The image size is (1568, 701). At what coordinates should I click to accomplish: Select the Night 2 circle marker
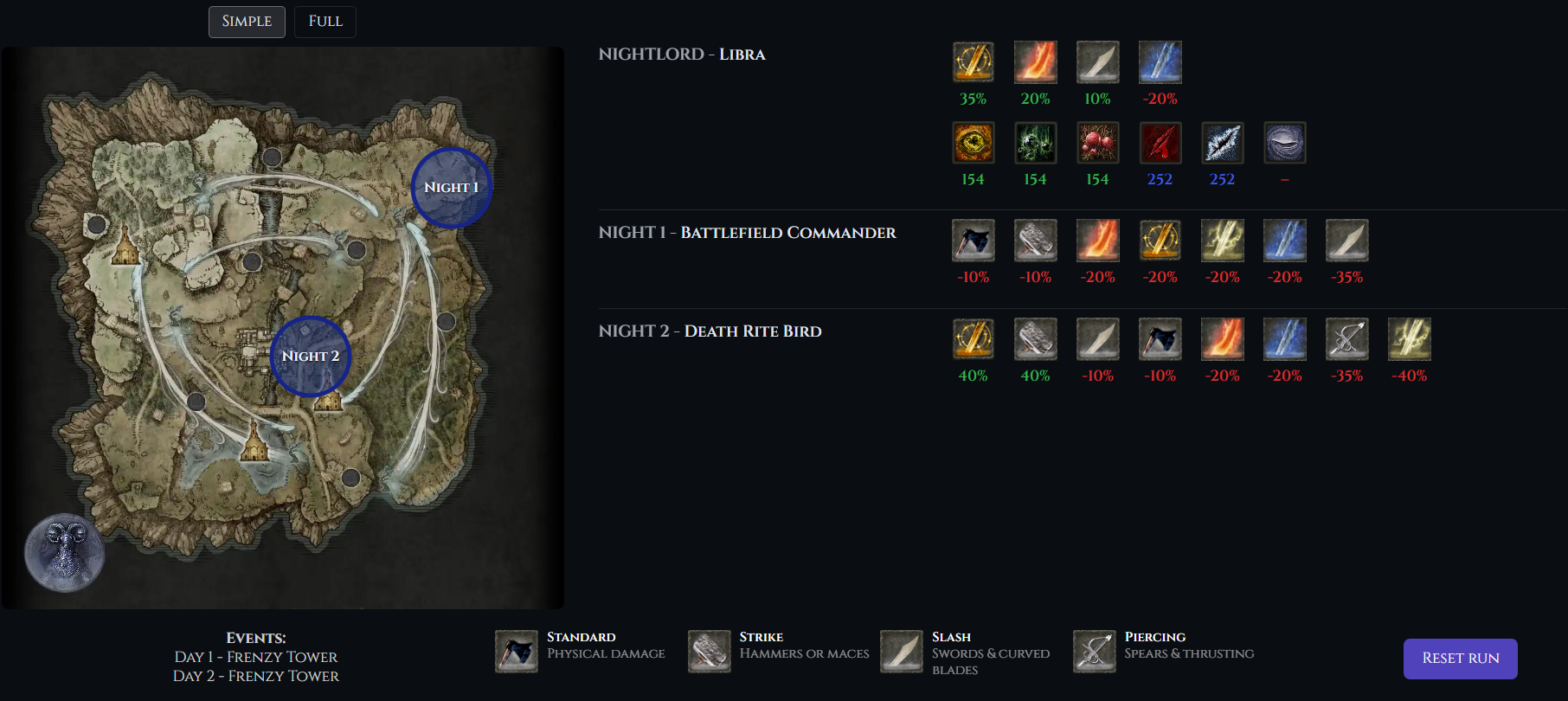(311, 357)
